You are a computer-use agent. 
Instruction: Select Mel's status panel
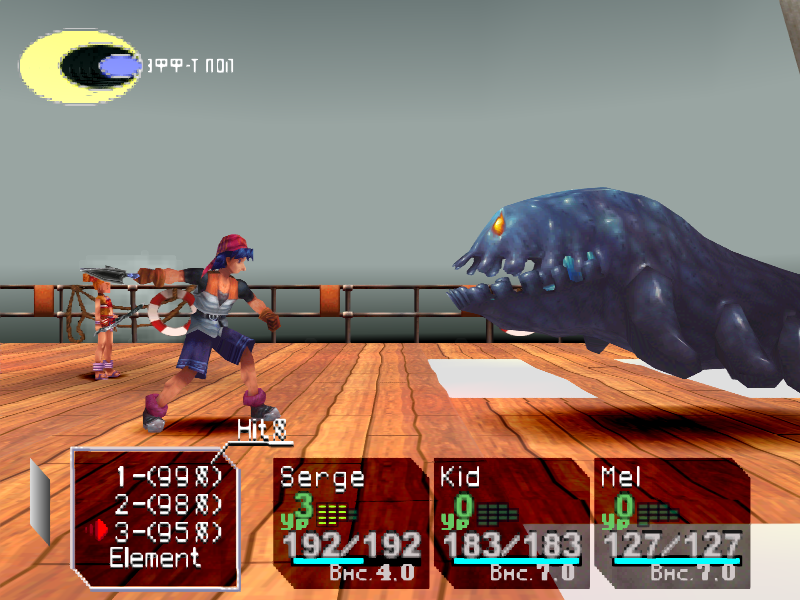click(x=670, y=522)
